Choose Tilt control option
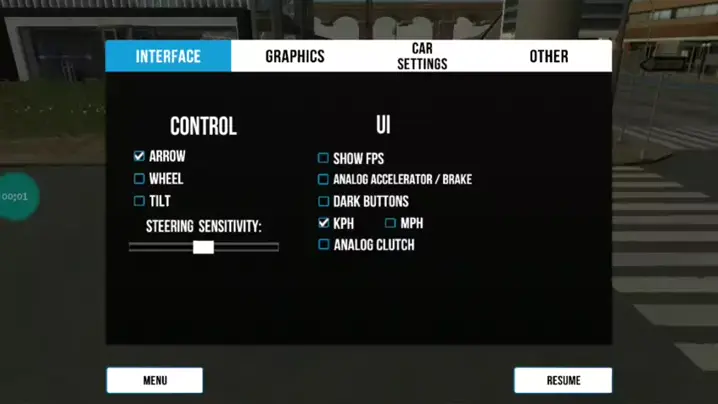This screenshot has height=404, width=718. point(139,201)
